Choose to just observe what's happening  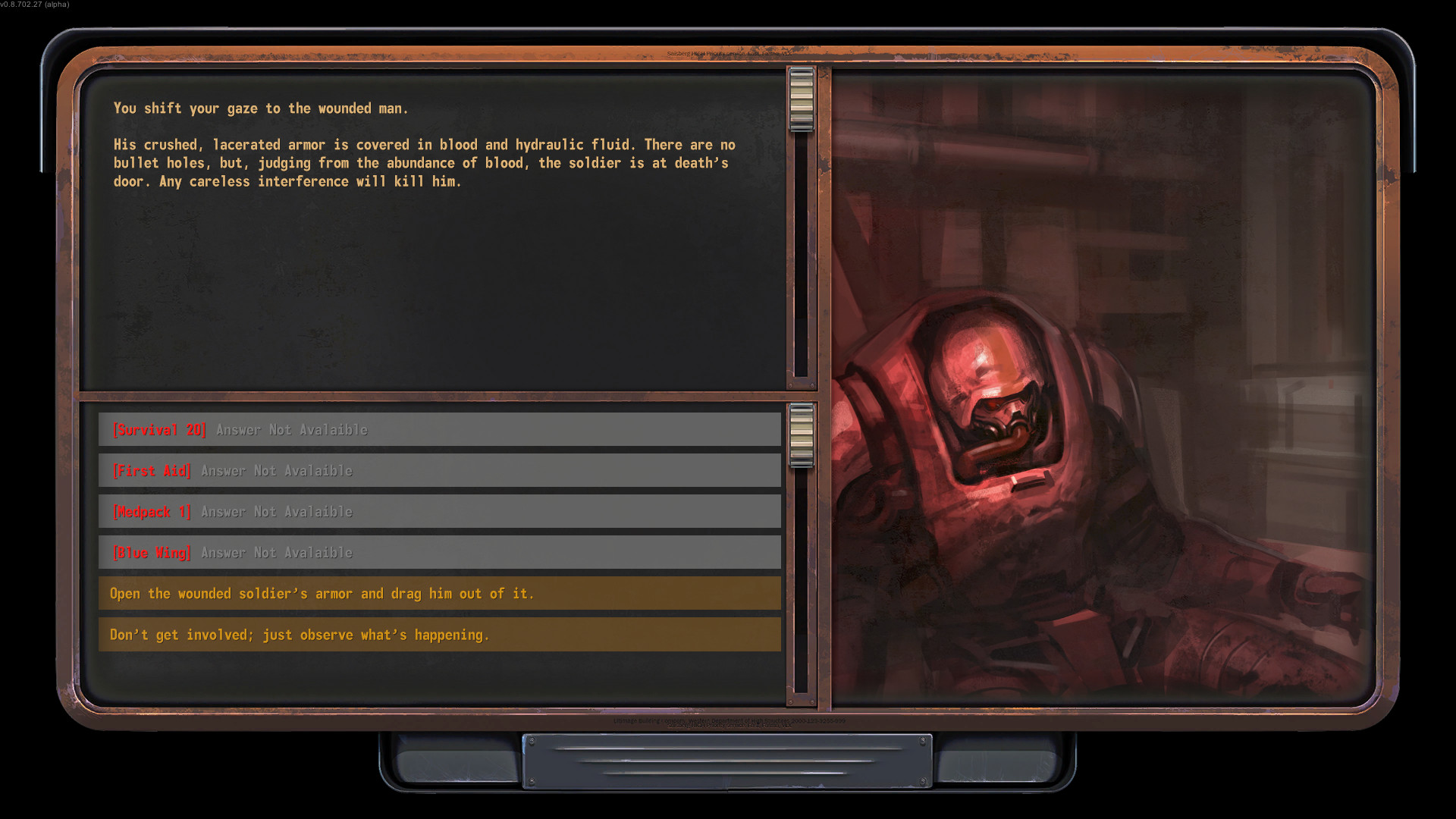tap(440, 635)
